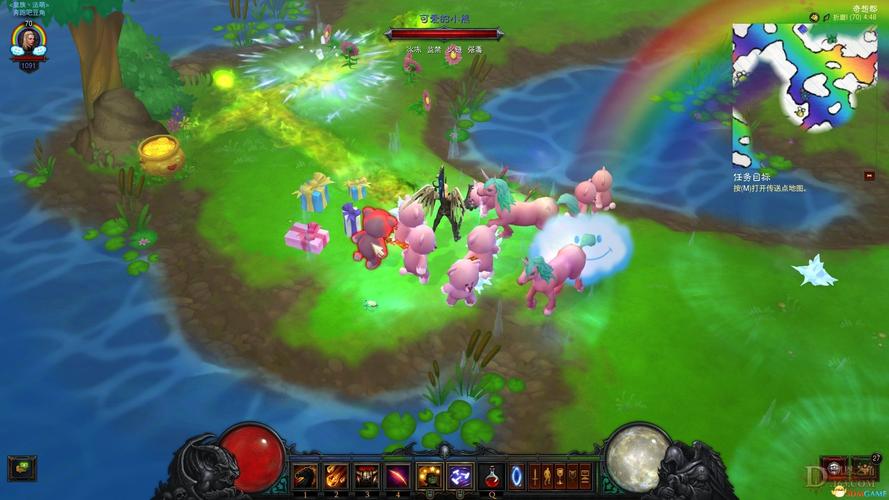Viewport: 889px width, 500px height.
Task: Select the golden ring left-mouse skill
Action: click(x=430, y=476)
